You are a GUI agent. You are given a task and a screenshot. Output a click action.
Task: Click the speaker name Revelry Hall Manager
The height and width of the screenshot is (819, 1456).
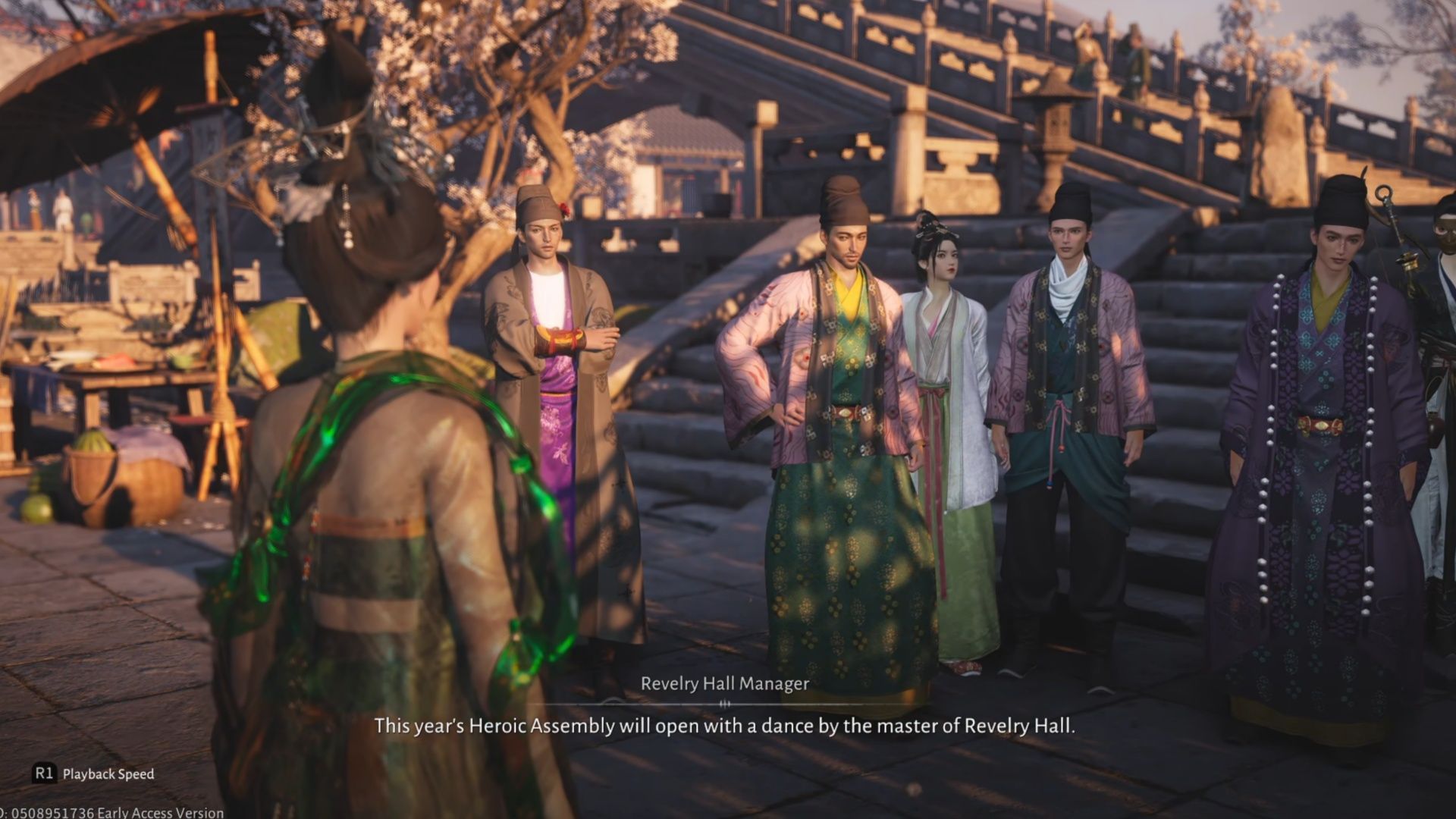[726, 683]
